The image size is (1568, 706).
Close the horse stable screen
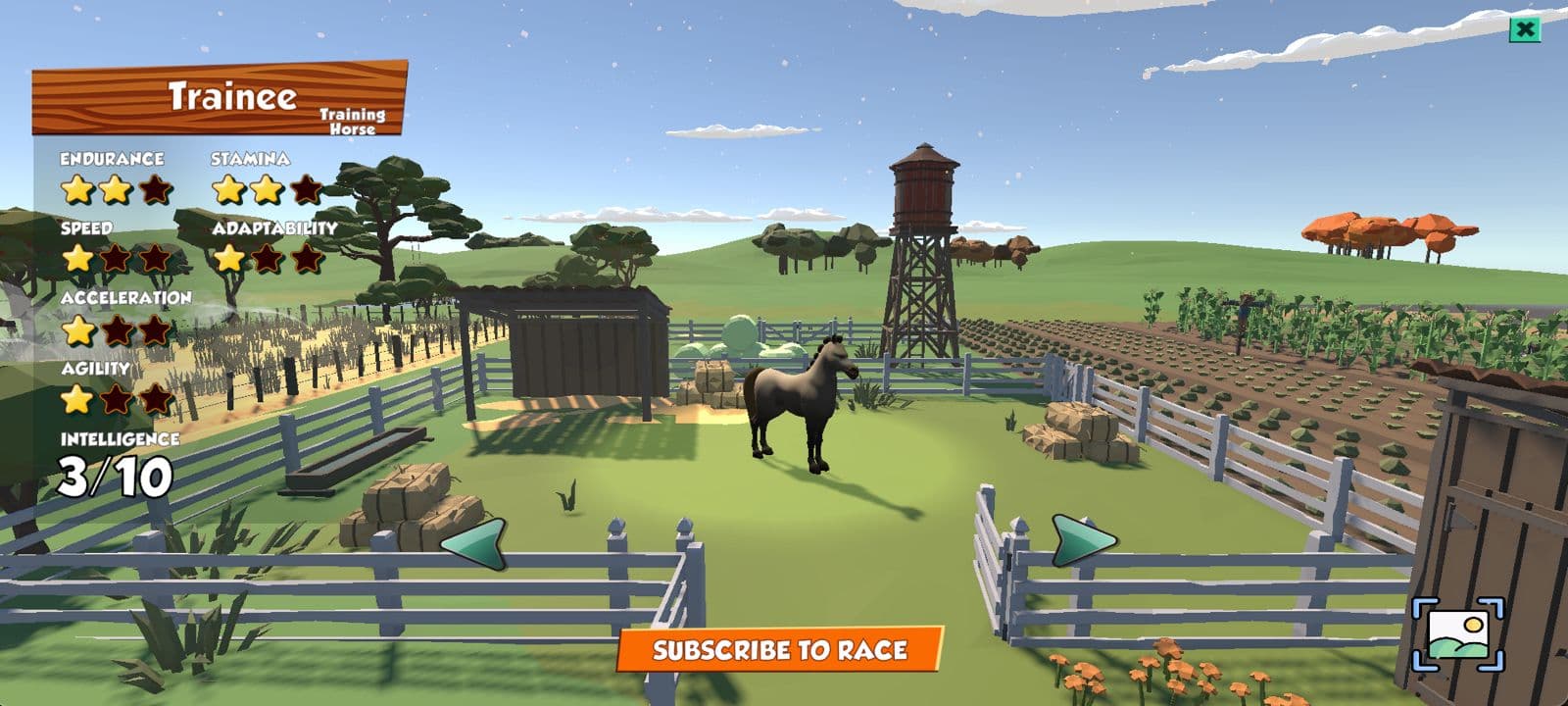pos(1524,30)
